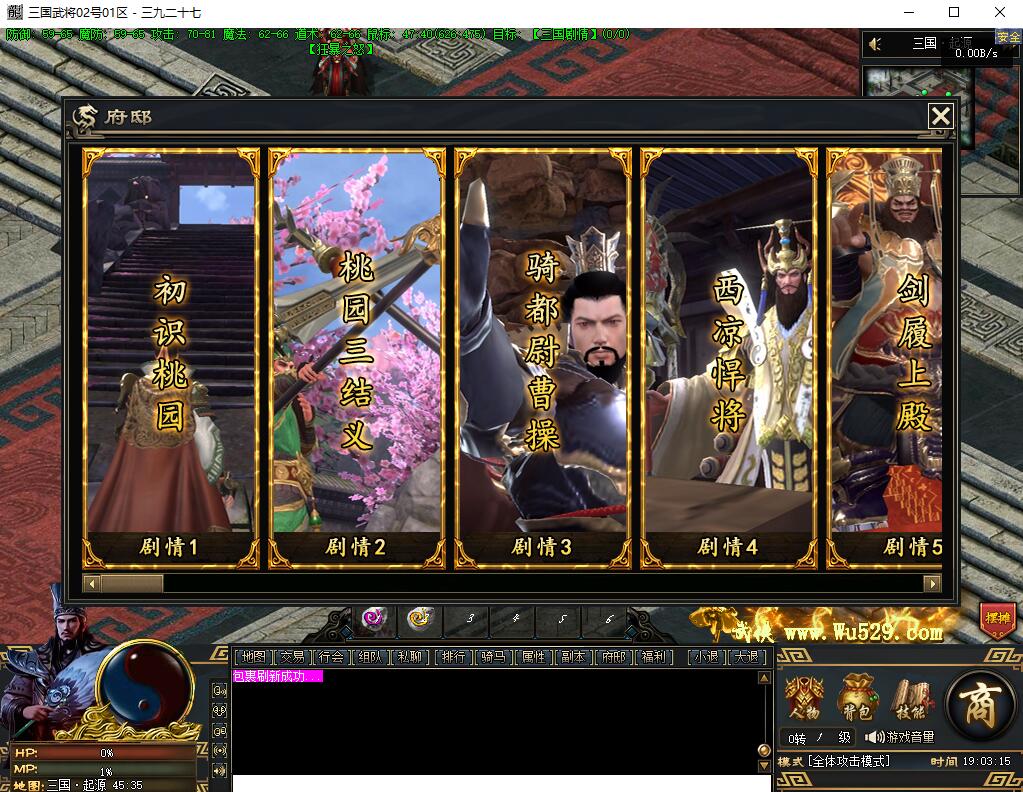Show the 排行 ranking list

pyautogui.click(x=454, y=657)
